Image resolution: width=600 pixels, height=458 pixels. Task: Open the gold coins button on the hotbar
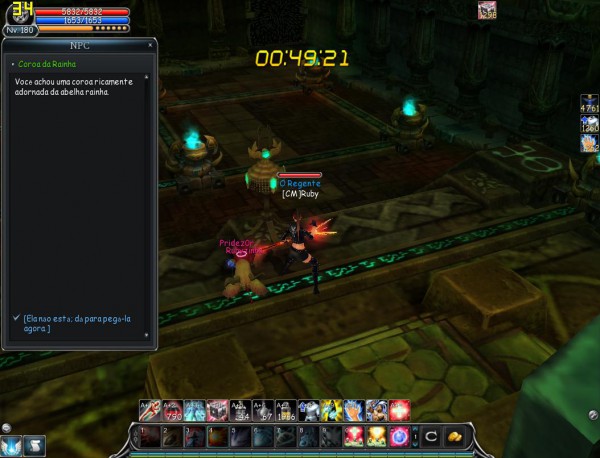coord(455,436)
